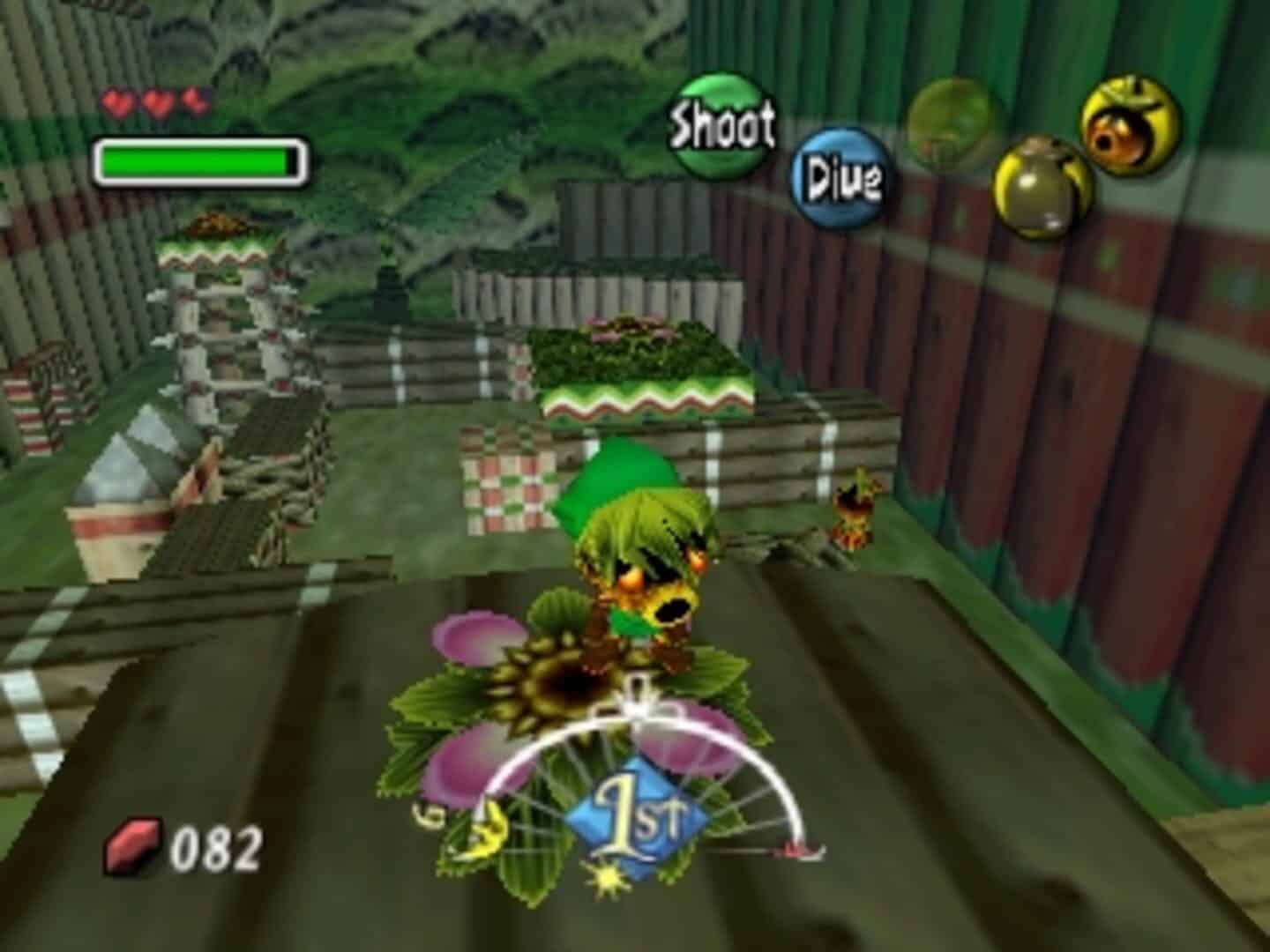Viewport: 1270px width, 952px height.
Task: Click the green magic meter bar
Action: 198,159
